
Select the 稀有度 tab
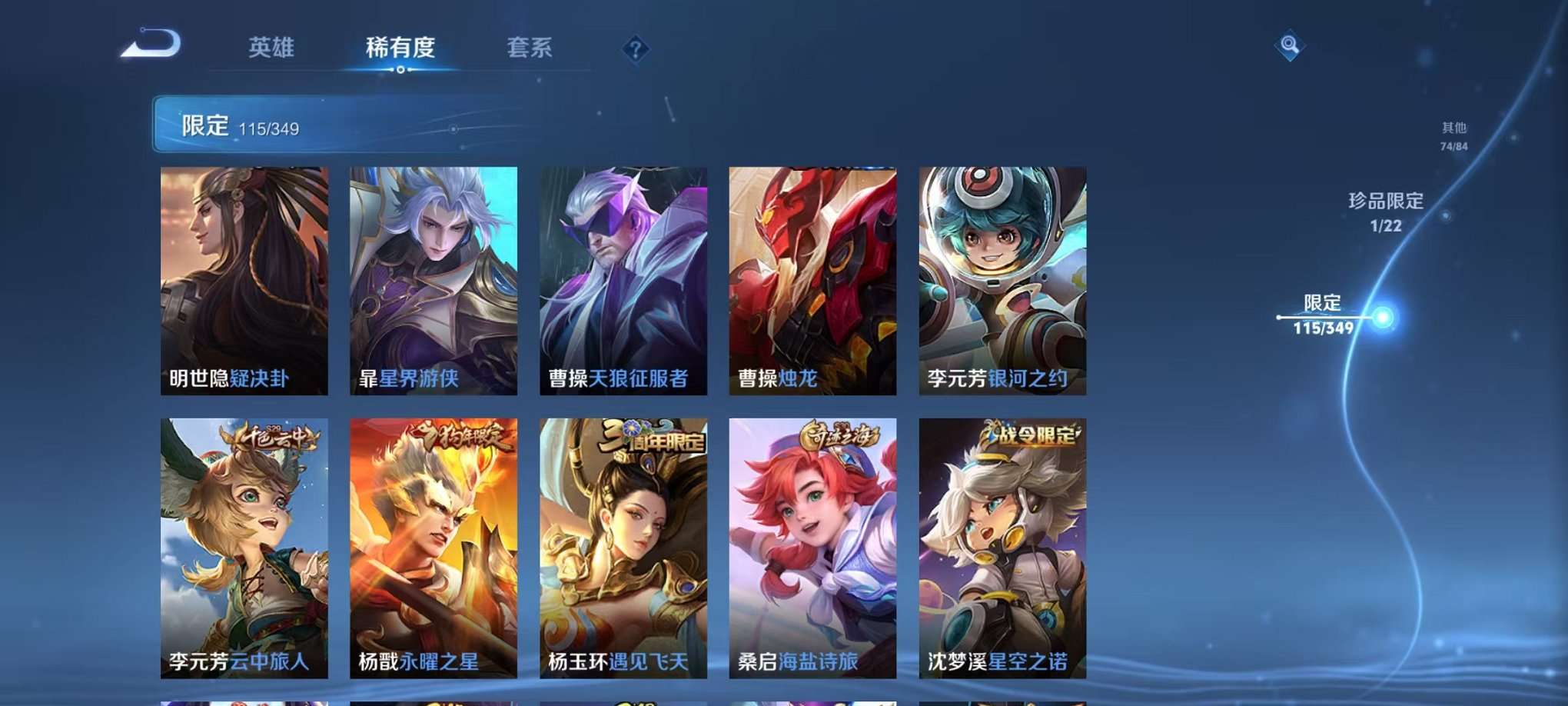(x=400, y=48)
